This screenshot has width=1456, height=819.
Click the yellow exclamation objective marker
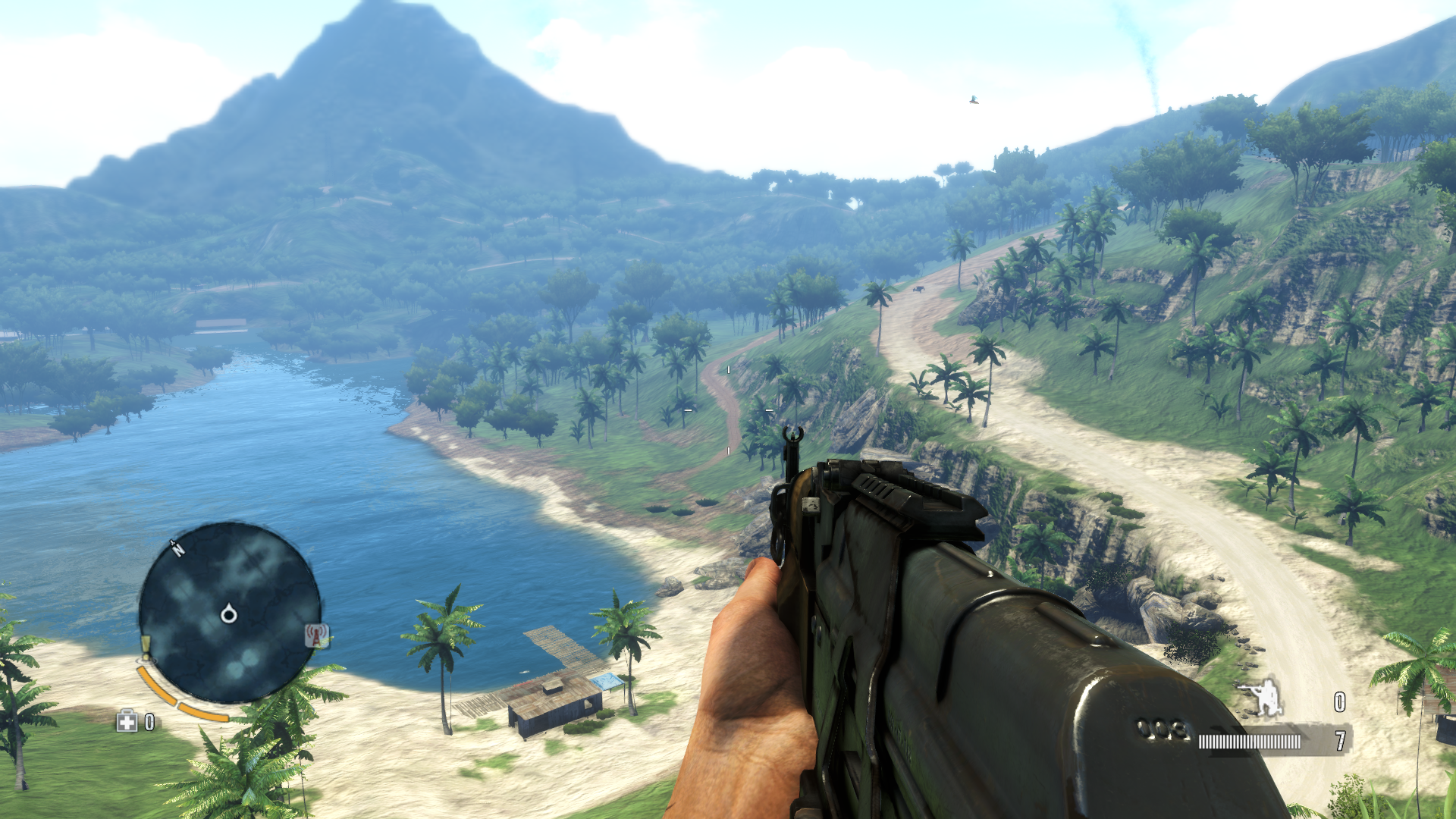pos(146,645)
